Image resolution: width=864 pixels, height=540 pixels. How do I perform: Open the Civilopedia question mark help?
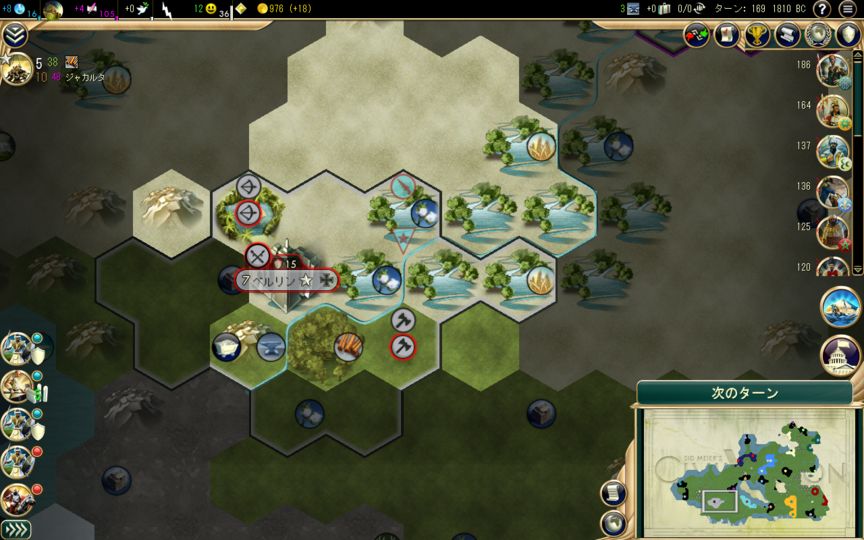point(822,10)
